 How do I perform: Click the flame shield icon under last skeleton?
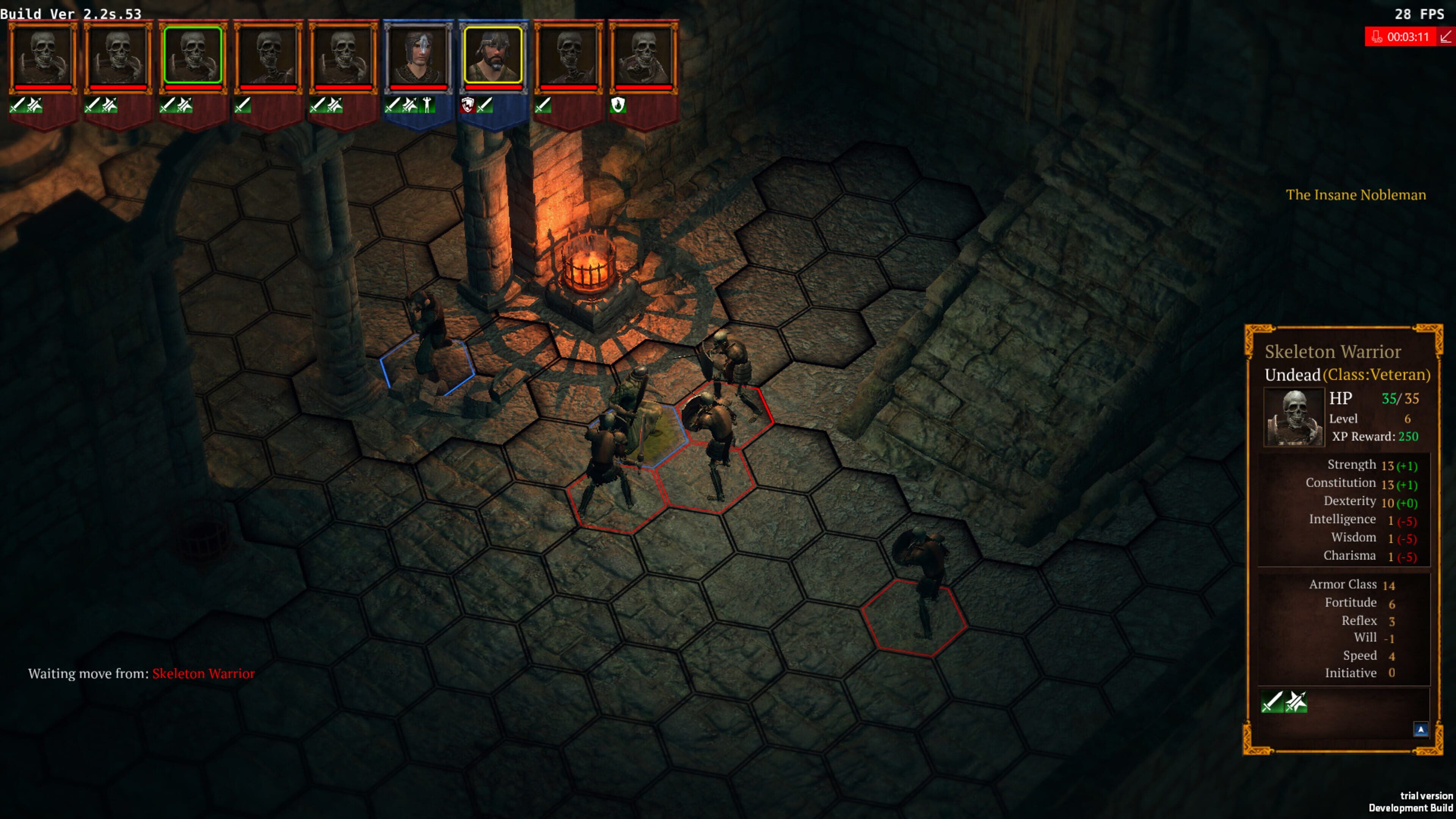(618, 105)
